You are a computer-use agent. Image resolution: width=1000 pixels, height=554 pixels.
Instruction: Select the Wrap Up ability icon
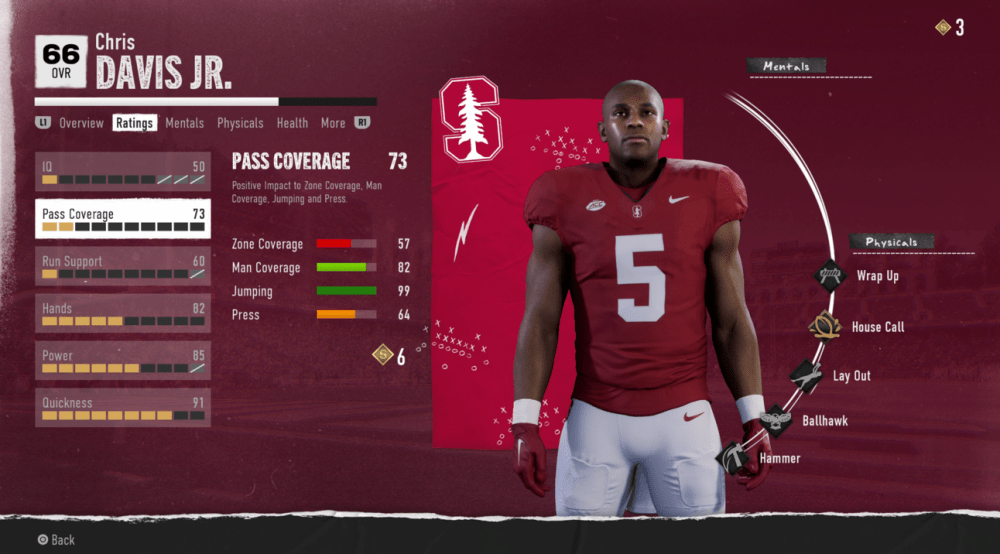(830, 274)
